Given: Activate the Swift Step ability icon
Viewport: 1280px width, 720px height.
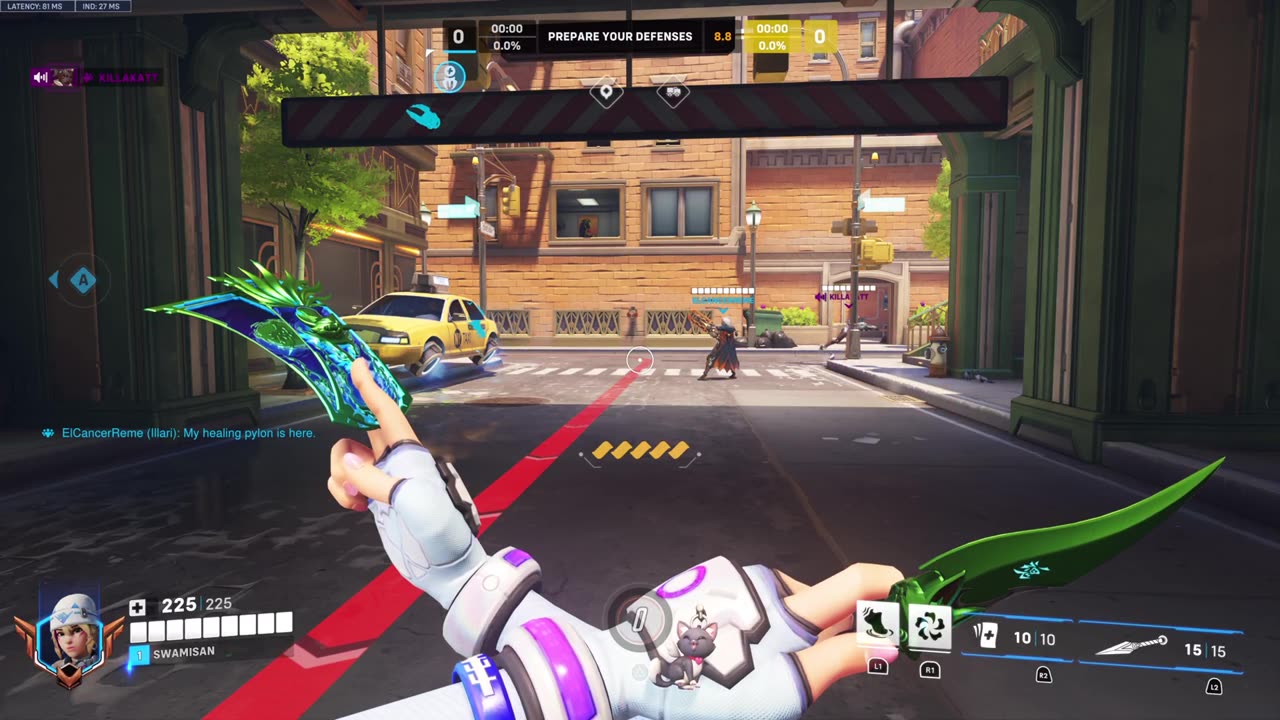Looking at the screenshot, I should tap(877, 626).
